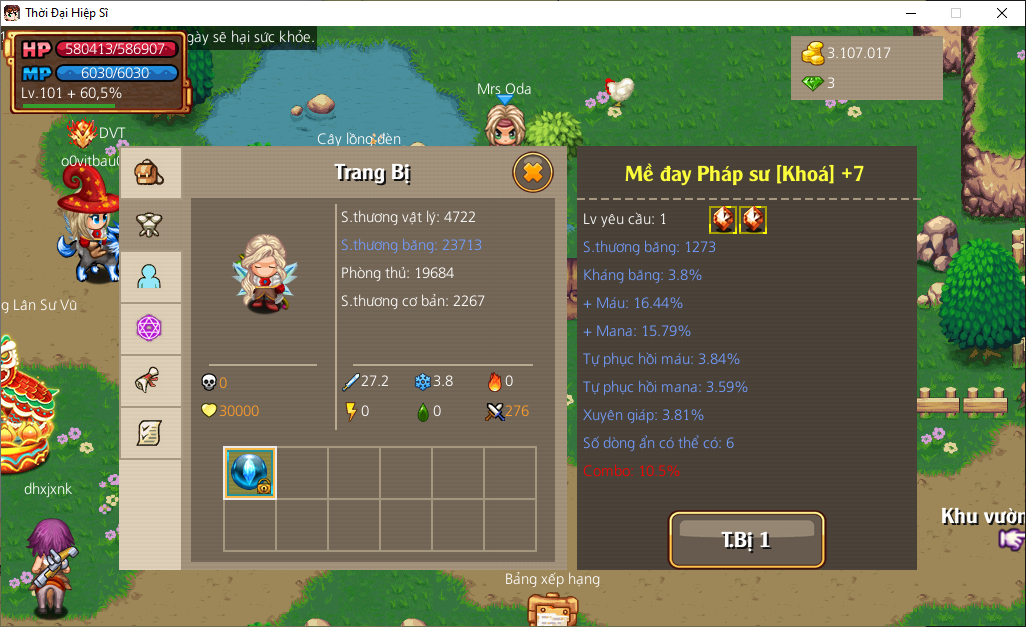Close the Trang Bị panel
This screenshot has height=627, width=1026.
(x=533, y=173)
